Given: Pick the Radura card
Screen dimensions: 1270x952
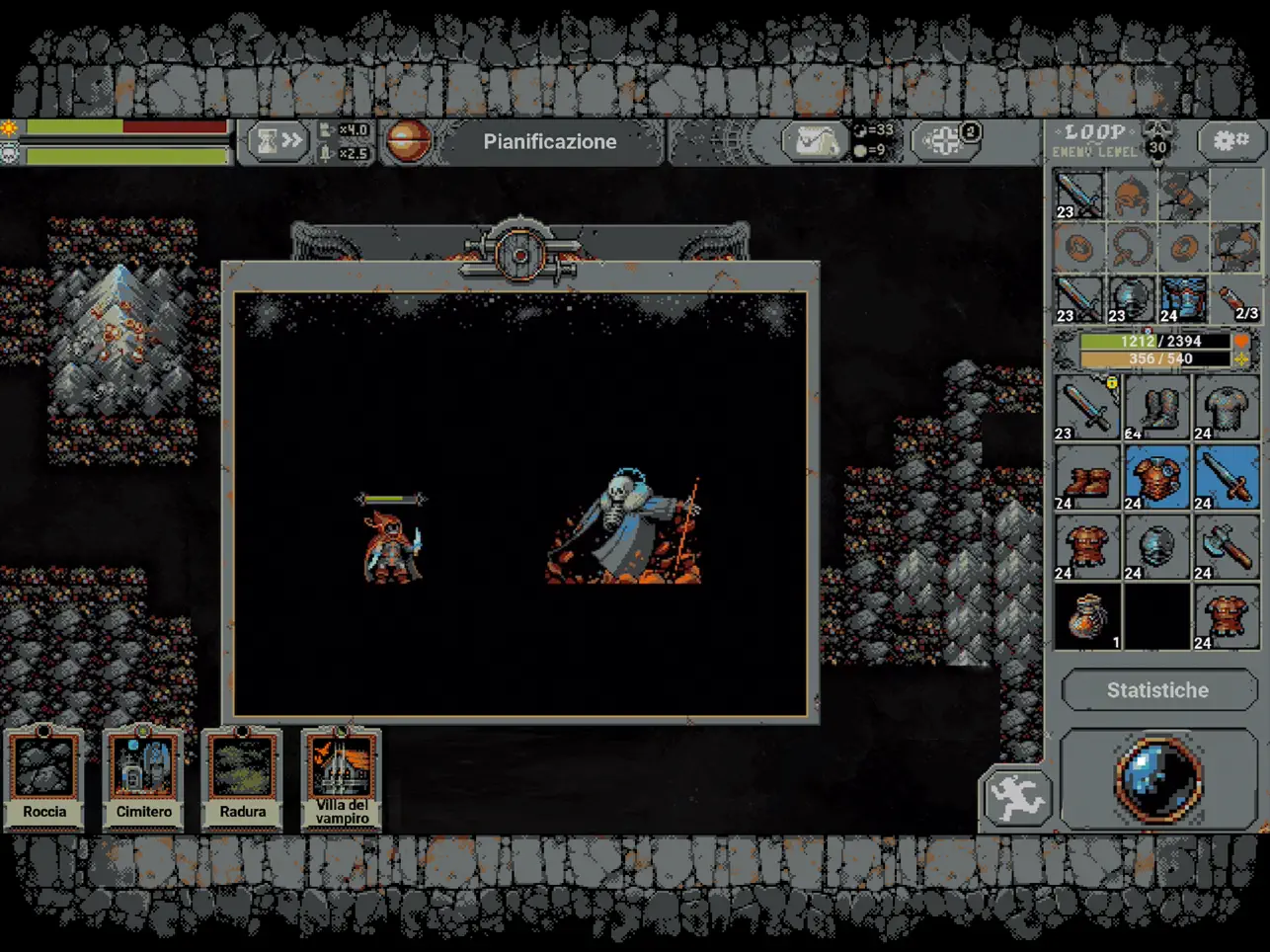Looking at the screenshot, I should (x=243, y=777).
